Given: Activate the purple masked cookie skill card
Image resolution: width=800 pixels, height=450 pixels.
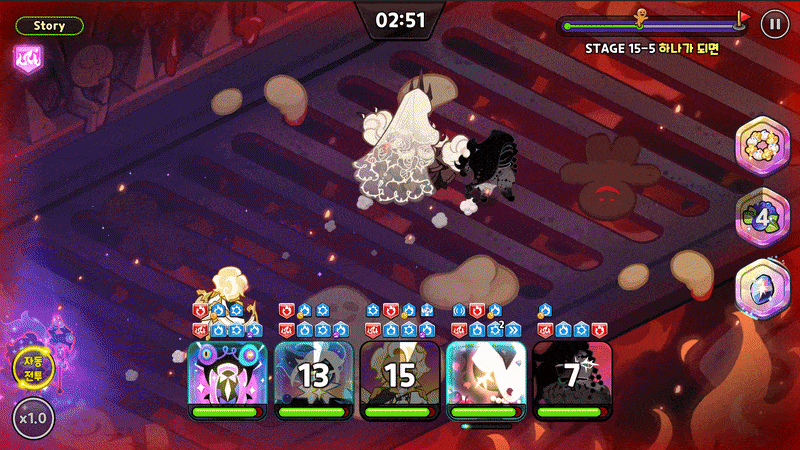Looking at the screenshot, I should point(227,379).
